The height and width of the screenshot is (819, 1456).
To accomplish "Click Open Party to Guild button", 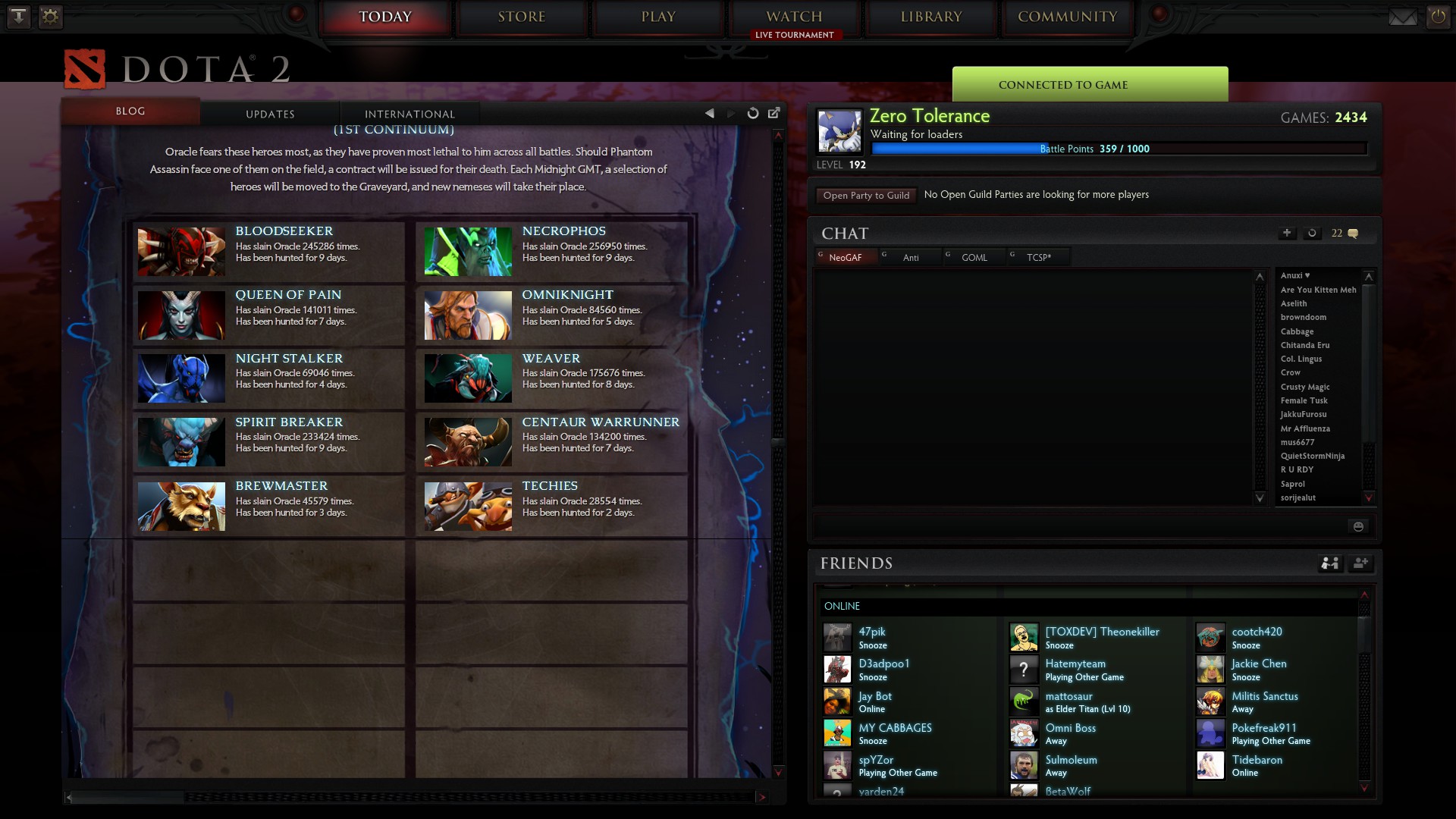I will pos(865,195).
